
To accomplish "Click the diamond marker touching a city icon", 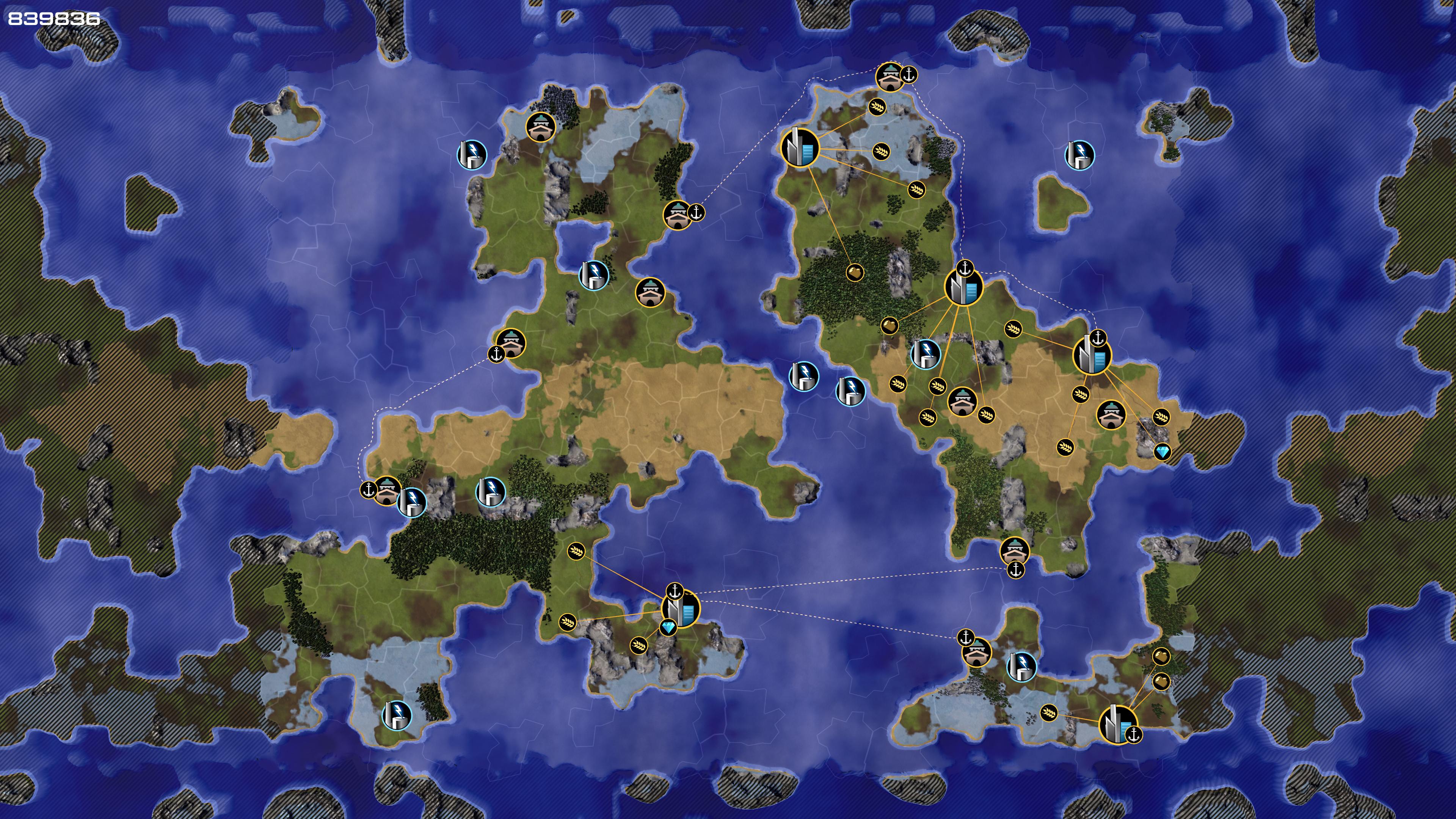I will coord(668,628).
